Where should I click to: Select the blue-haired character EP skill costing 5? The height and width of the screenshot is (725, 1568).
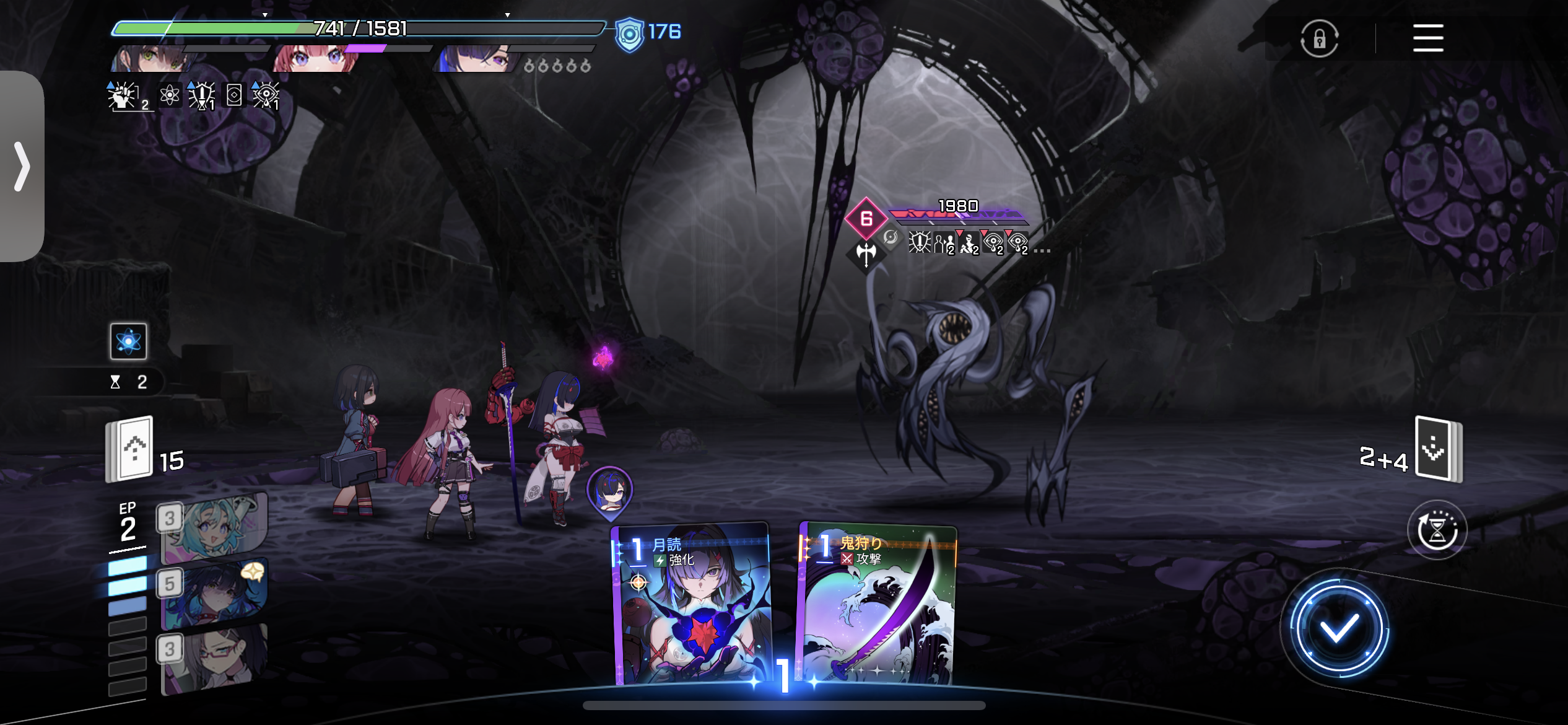tap(214, 592)
